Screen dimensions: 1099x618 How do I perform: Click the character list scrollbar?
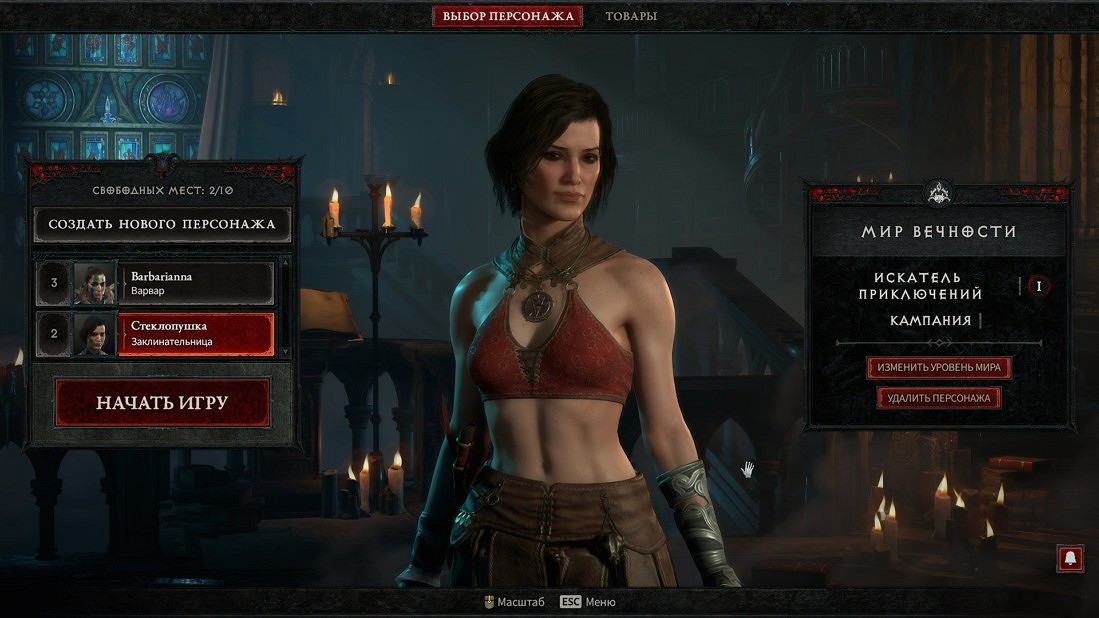point(286,306)
